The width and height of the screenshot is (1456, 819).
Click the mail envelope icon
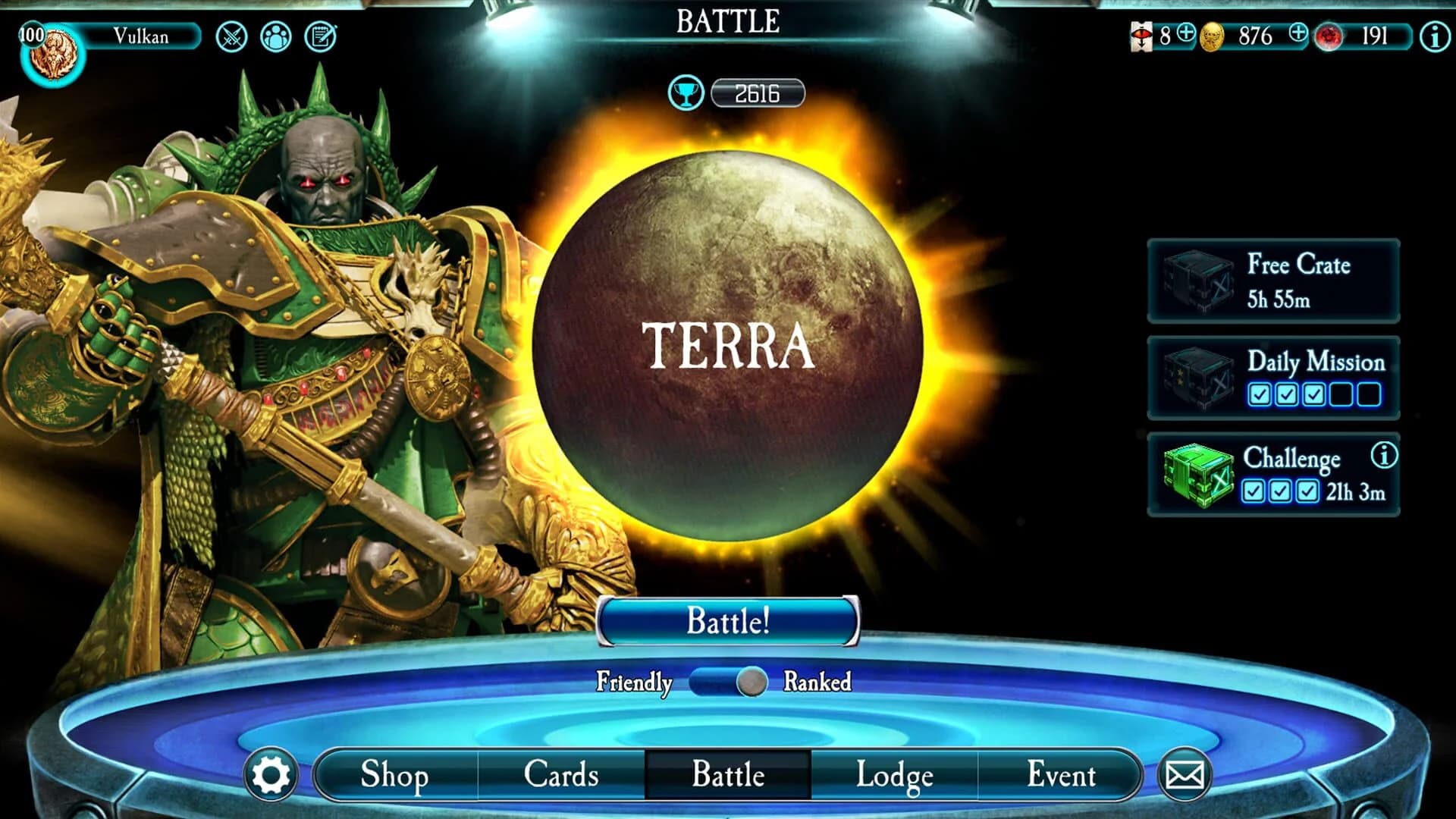(x=1185, y=775)
